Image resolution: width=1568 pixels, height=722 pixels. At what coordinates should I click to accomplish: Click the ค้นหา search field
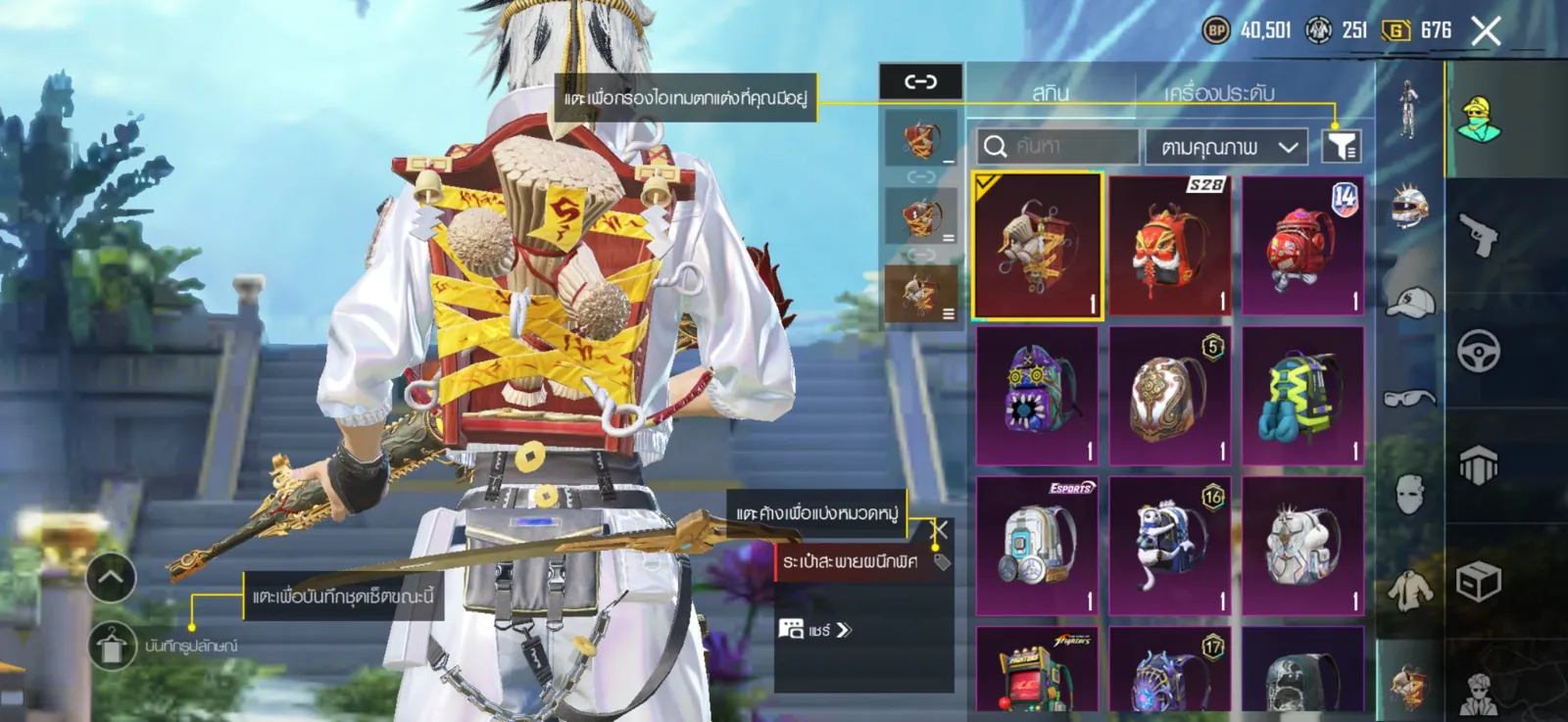pos(1058,147)
